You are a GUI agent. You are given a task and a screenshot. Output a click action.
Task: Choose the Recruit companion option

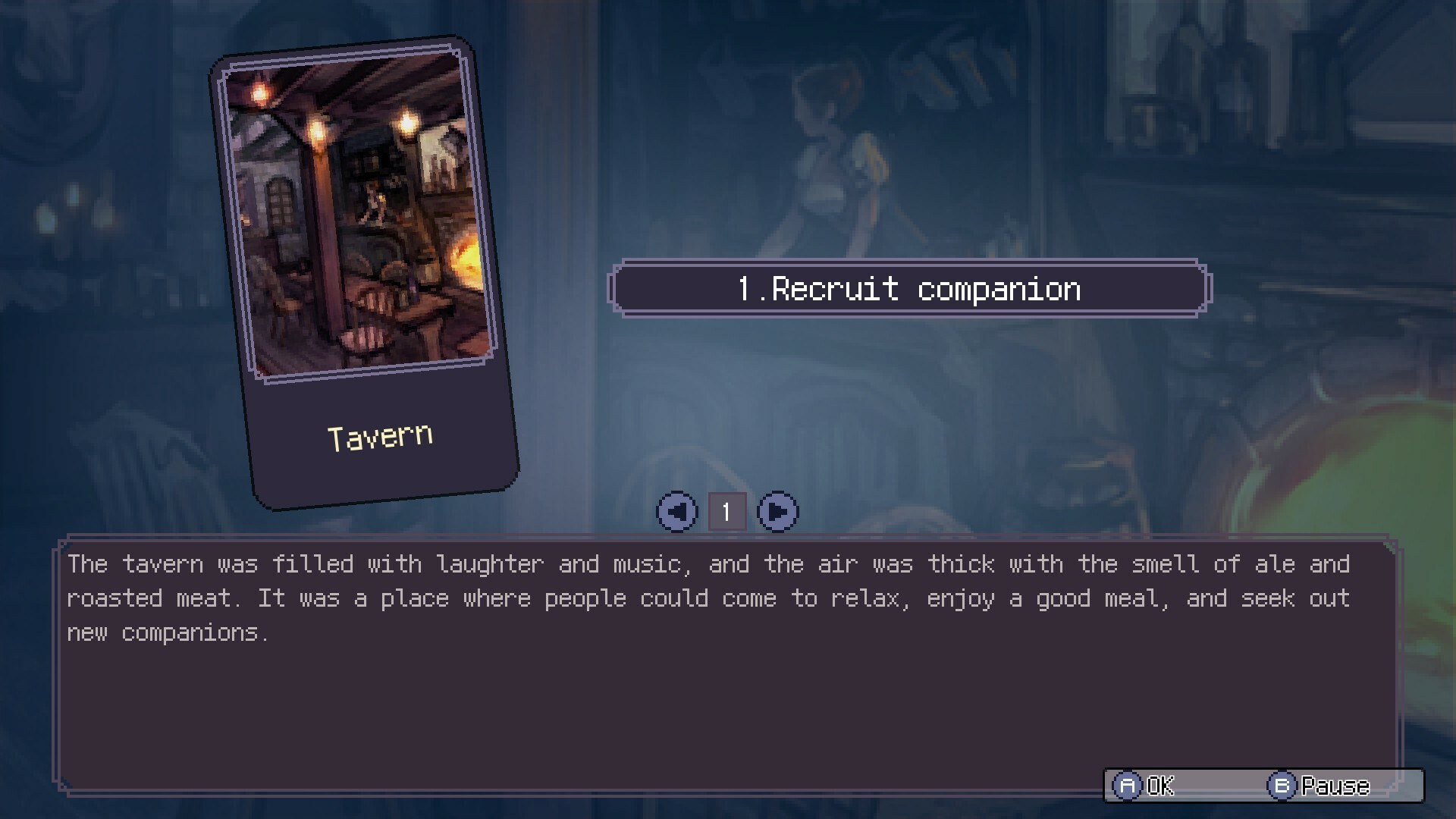pos(909,289)
